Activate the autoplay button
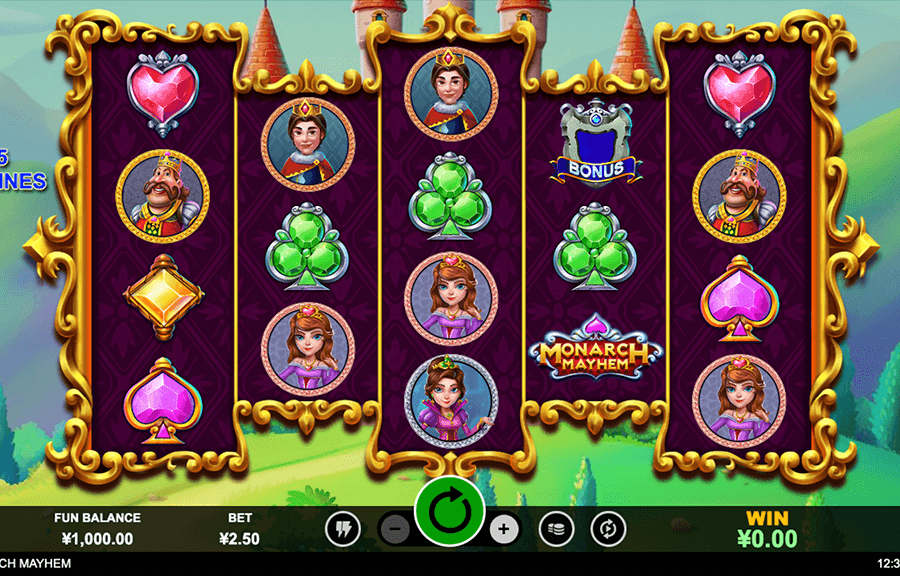This screenshot has height=576, width=900. (x=607, y=529)
